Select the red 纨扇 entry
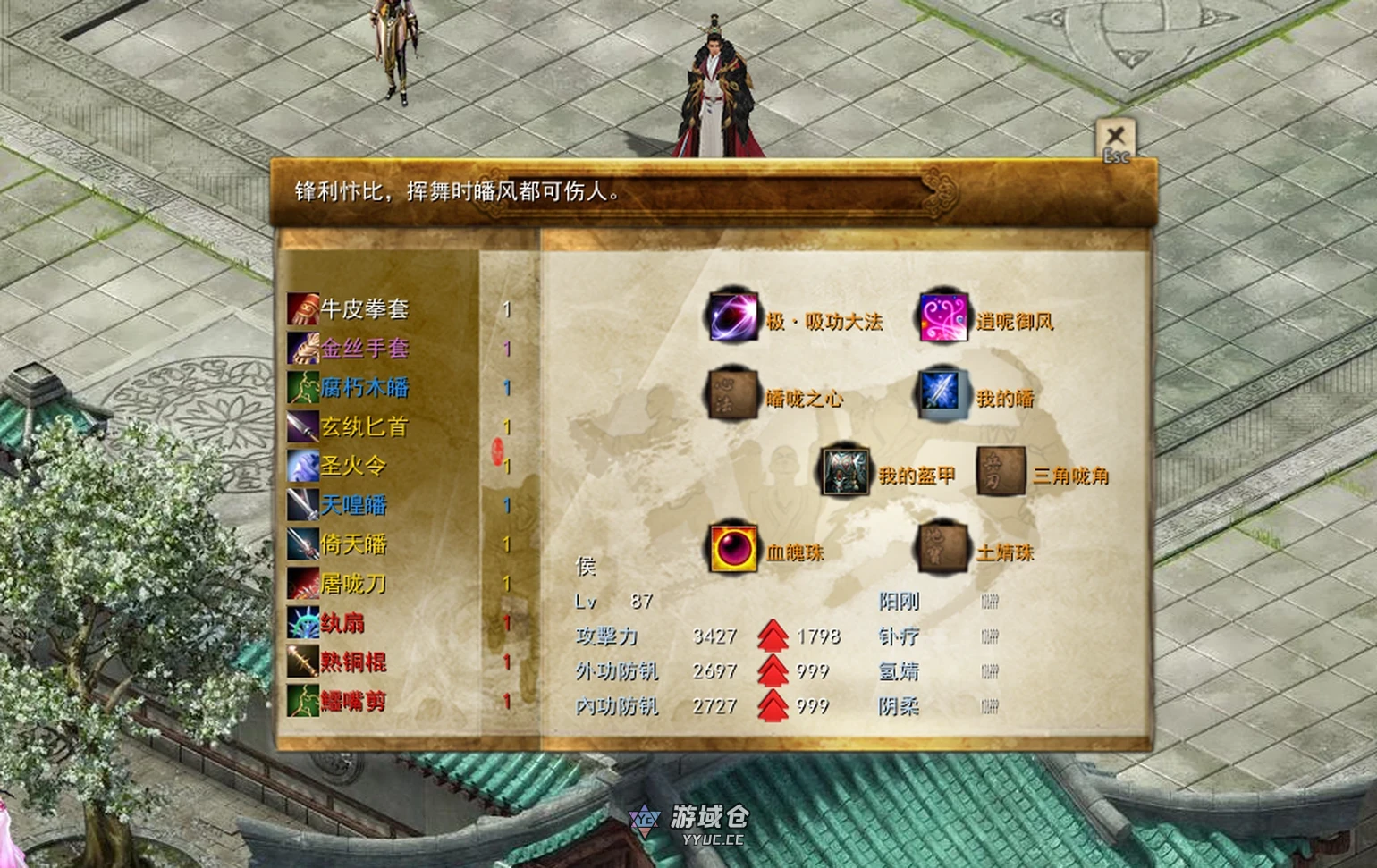 (342, 623)
